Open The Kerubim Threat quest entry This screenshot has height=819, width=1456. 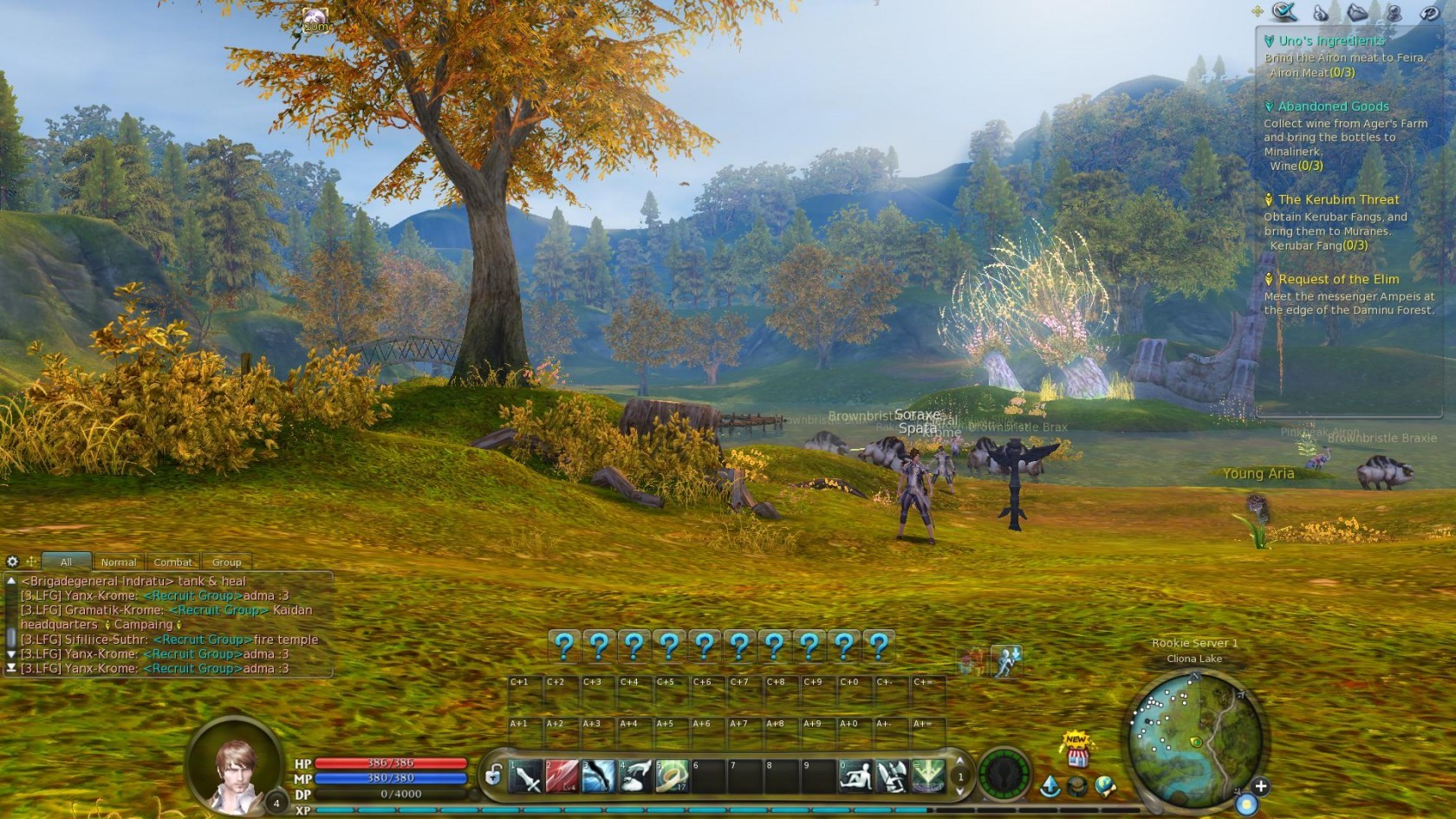(1338, 199)
